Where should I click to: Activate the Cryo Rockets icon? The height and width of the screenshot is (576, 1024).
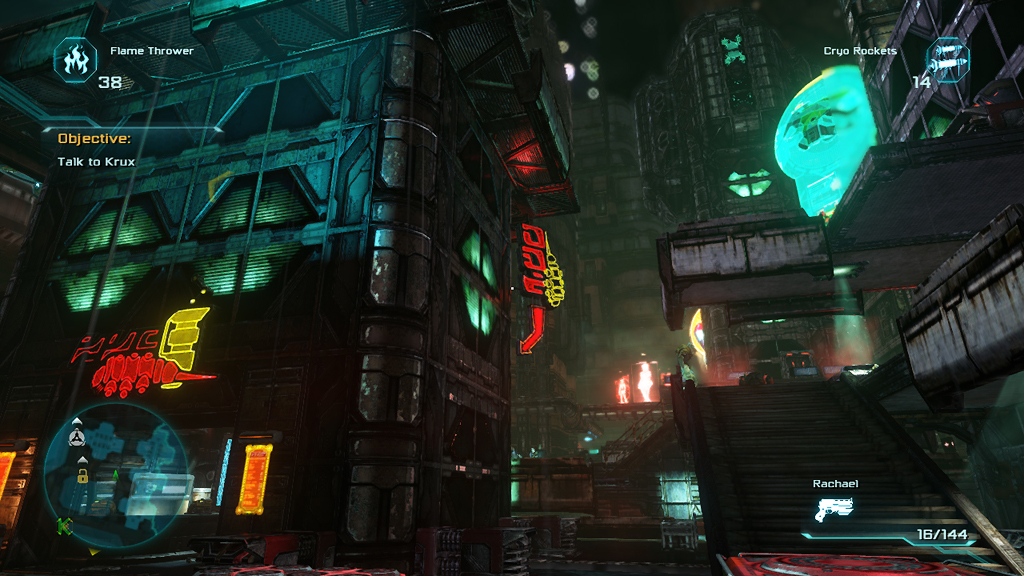[947, 59]
